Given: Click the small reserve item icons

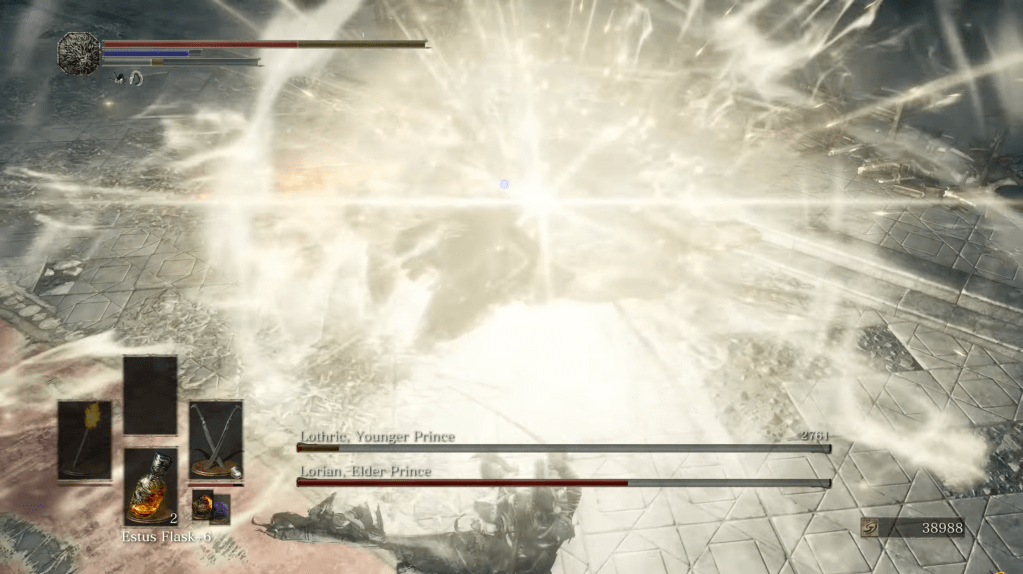Looking at the screenshot, I should pos(211,506).
